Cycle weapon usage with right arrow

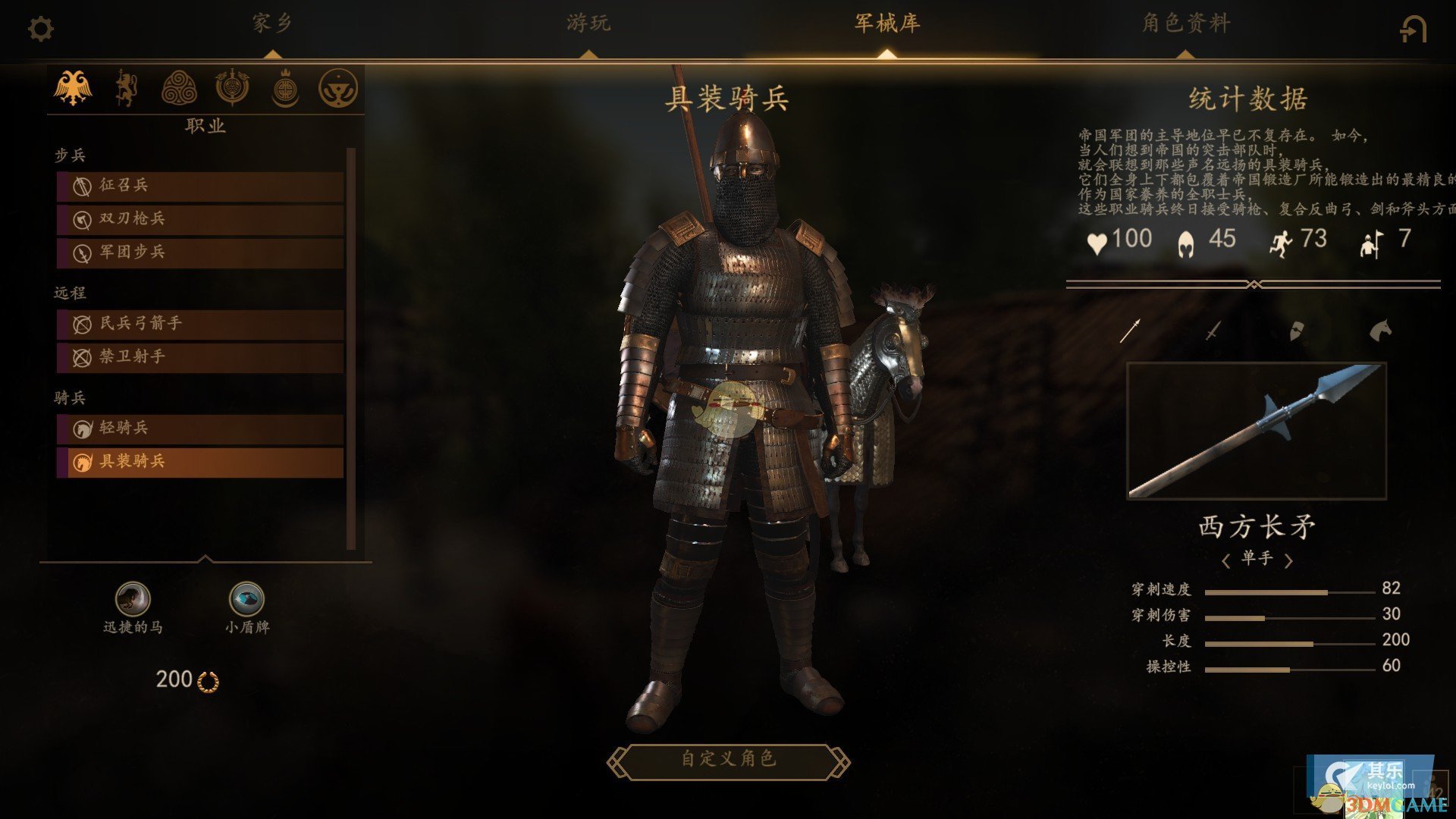tap(1288, 560)
